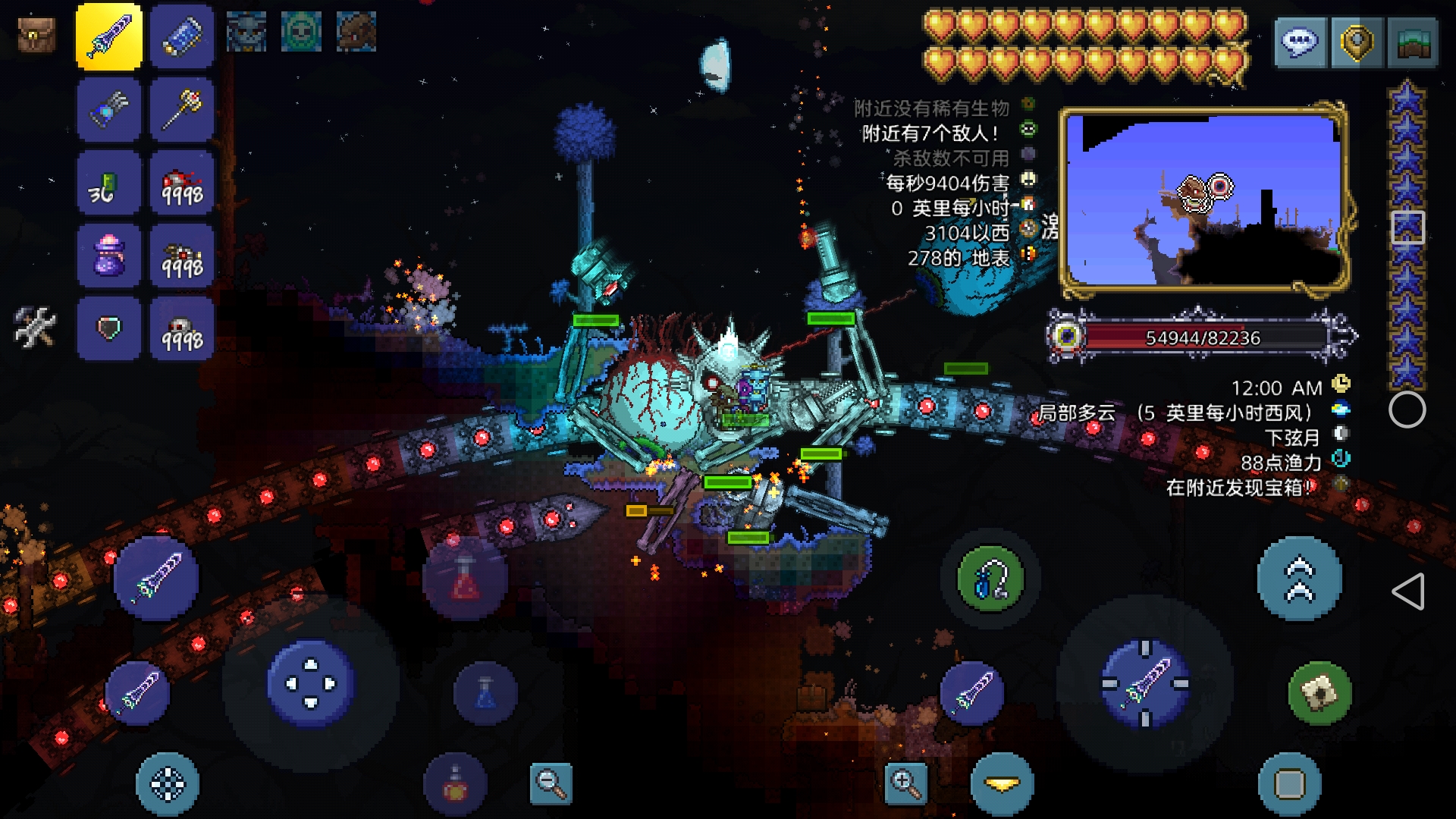Zoom out with the minus magnifier
The width and height of the screenshot is (1456, 819).
coord(551,783)
